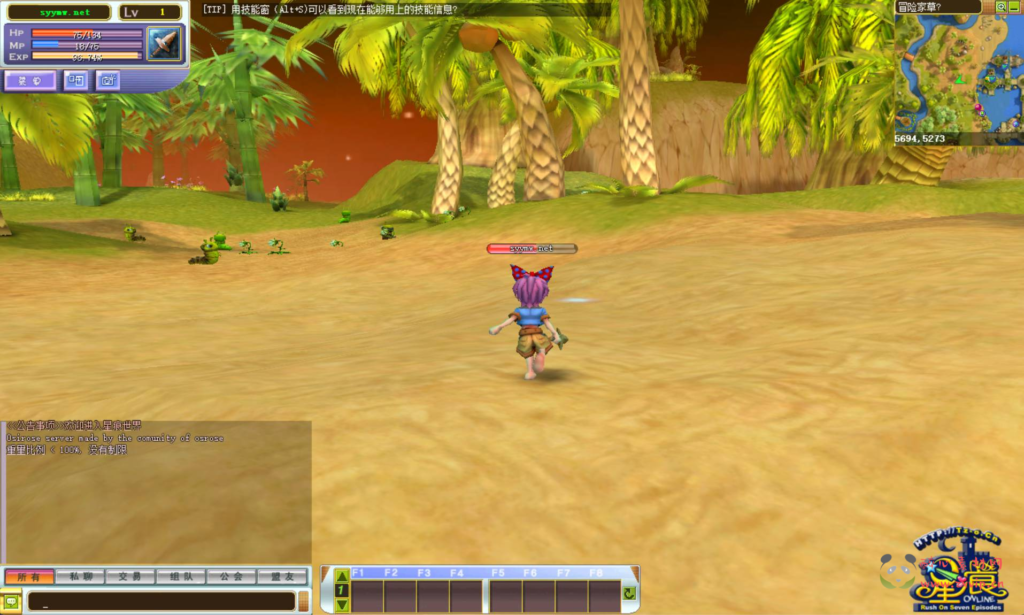Open the 菜单 menu button

click(30, 81)
